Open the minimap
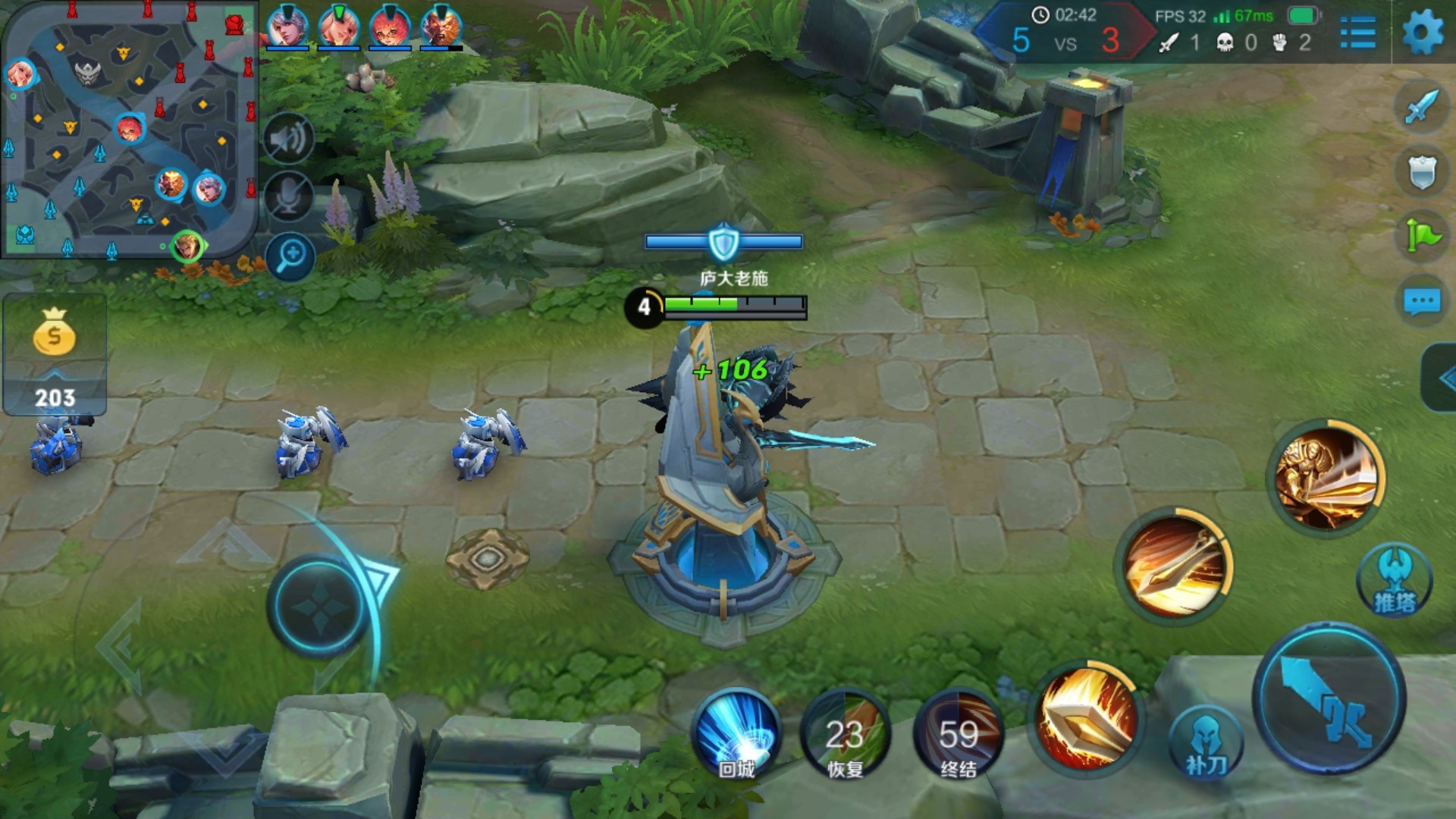This screenshot has height=819, width=1456. 129,130
